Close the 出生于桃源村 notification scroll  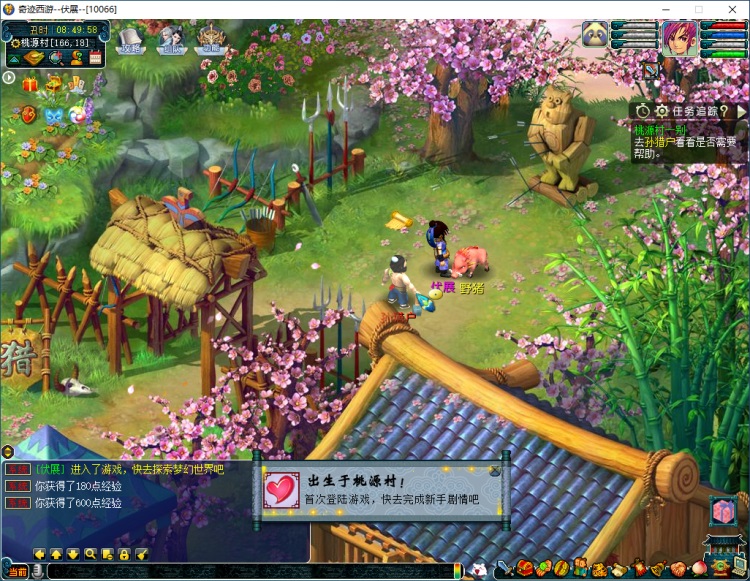pos(493,470)
